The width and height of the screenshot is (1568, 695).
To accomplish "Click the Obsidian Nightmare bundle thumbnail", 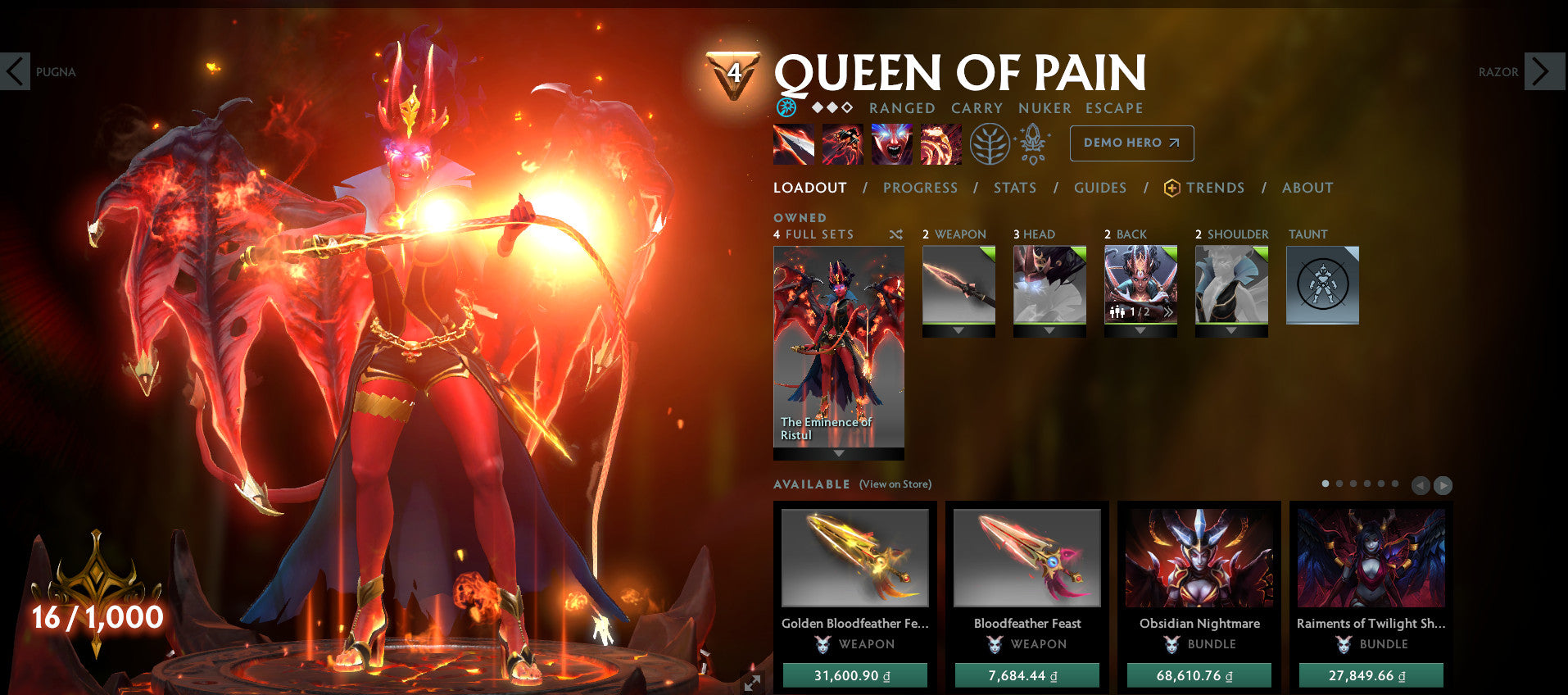I will [x=1199, y=558].
